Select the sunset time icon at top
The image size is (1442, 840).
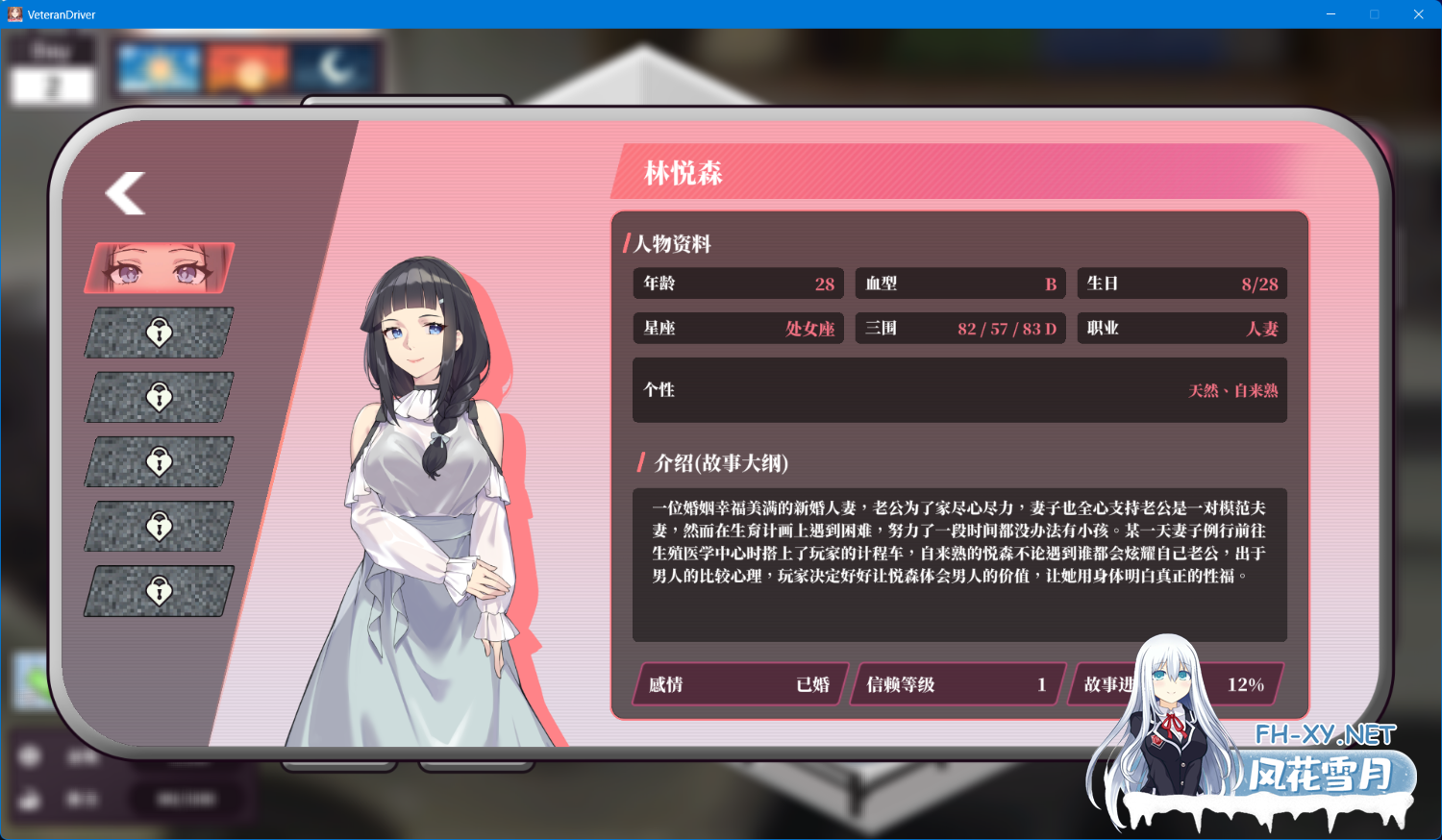(x=246, y=67)
